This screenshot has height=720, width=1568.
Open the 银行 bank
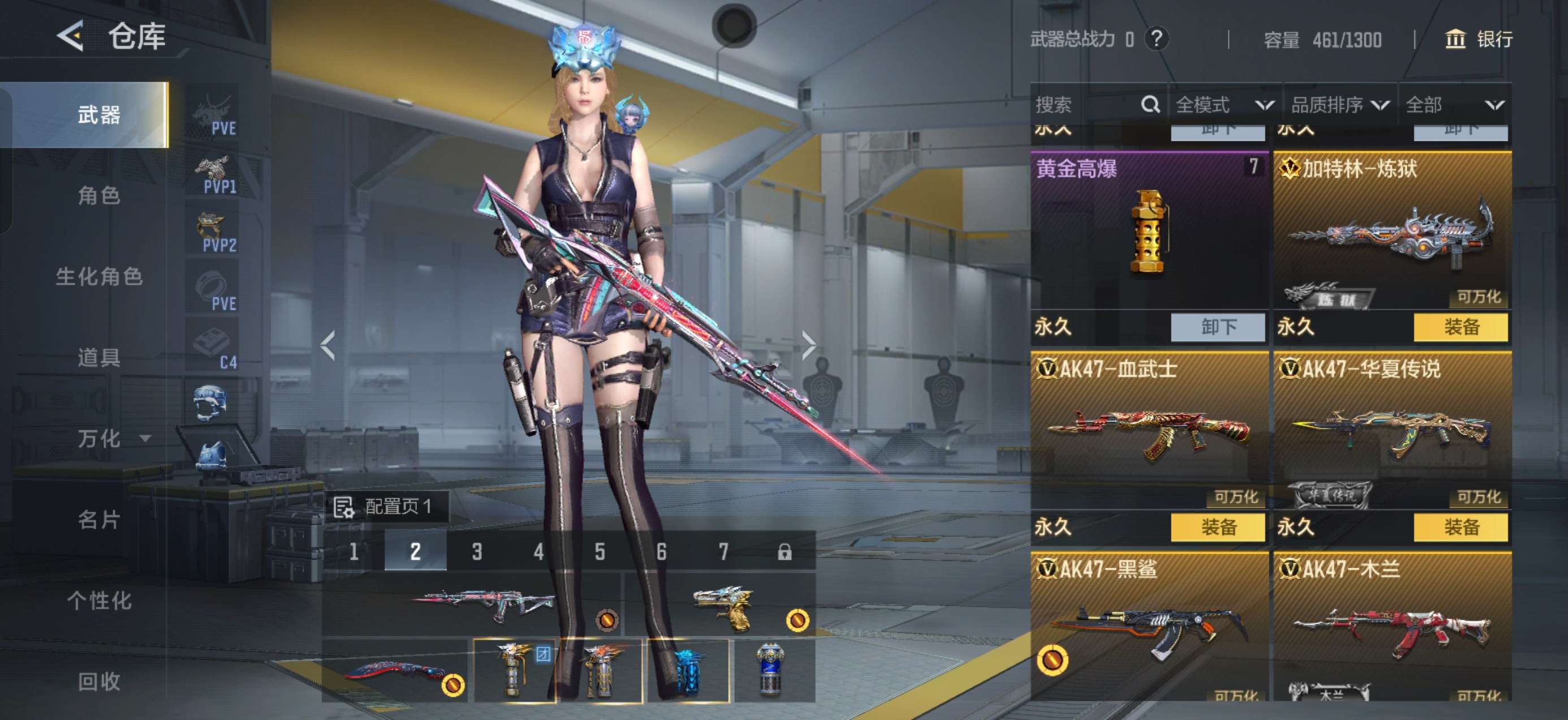(x=1479, y=40)
